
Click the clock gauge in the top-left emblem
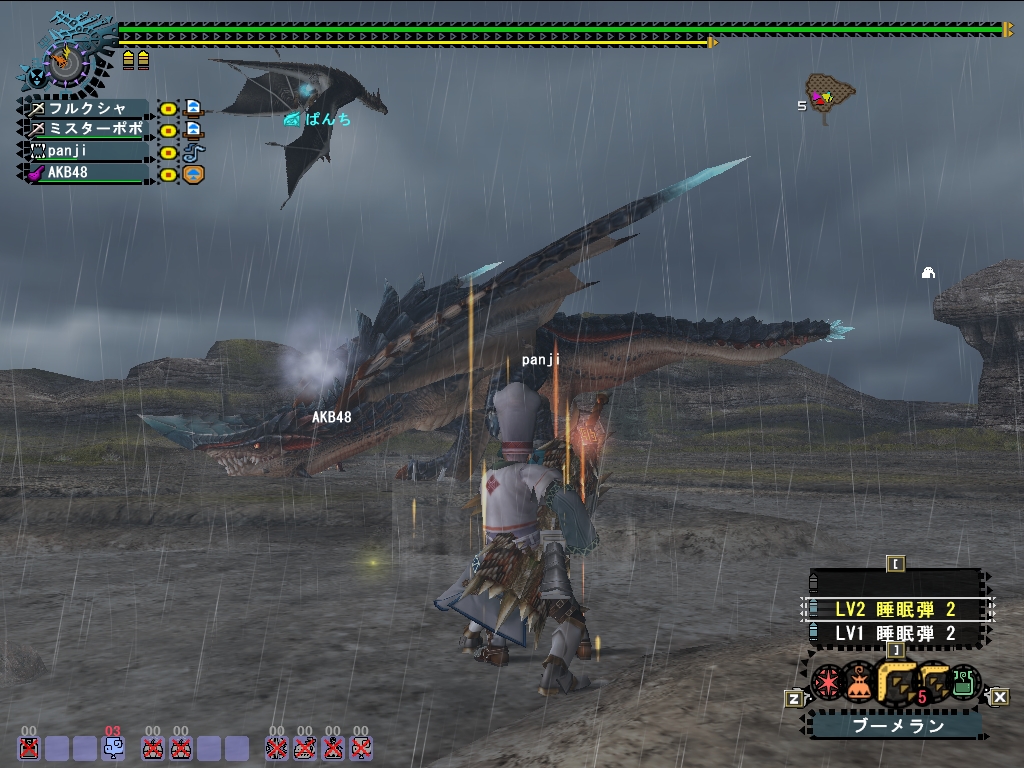pos(68,62)
